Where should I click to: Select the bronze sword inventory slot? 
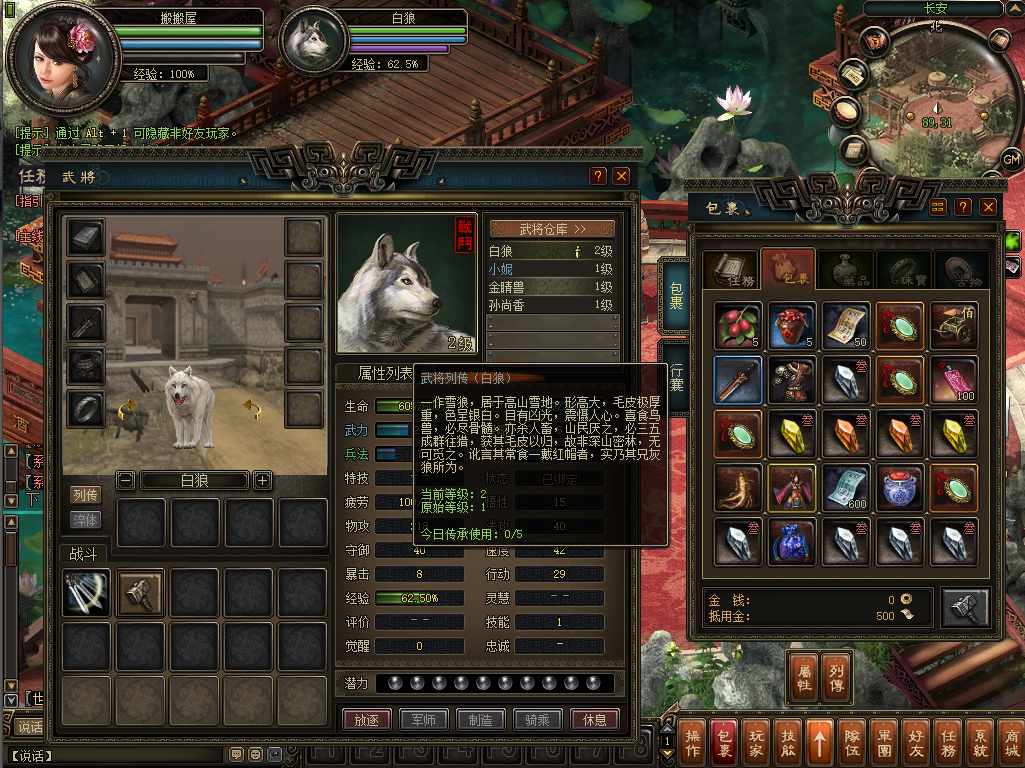pos(738,380)
